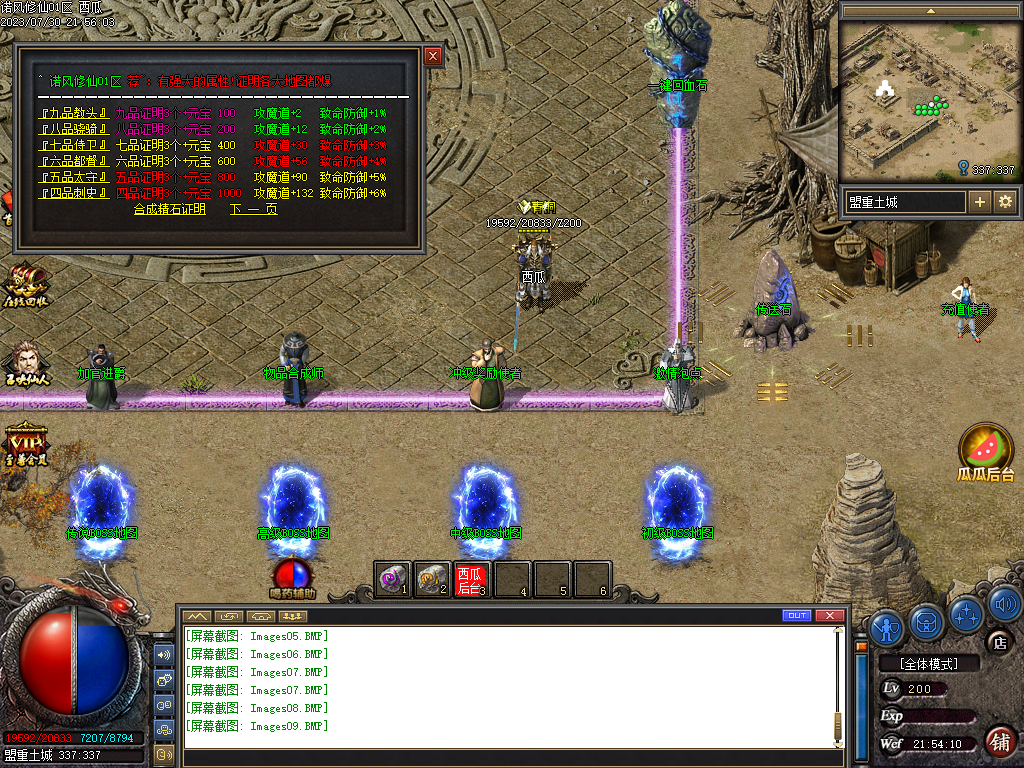Choose the 六品都督 upgrade link
1024x768 pixels.
click(73, 161)
